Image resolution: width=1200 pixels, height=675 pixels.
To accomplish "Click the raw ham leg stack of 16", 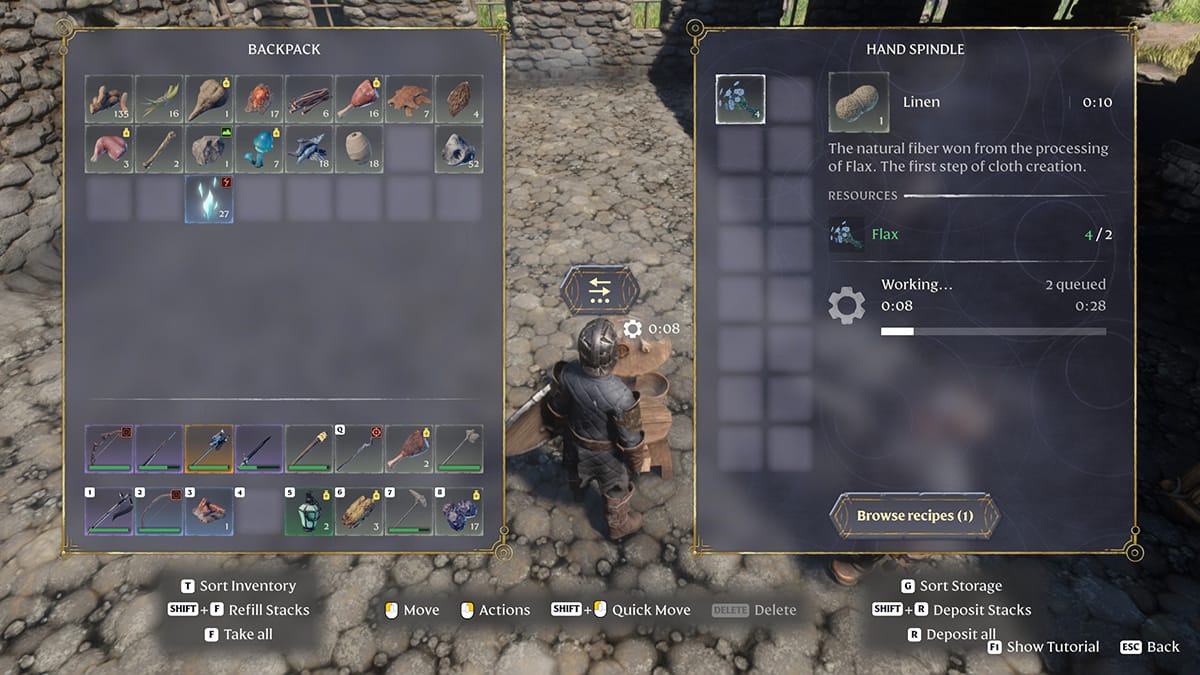I will pyautogui.click(x=360, y=99).
